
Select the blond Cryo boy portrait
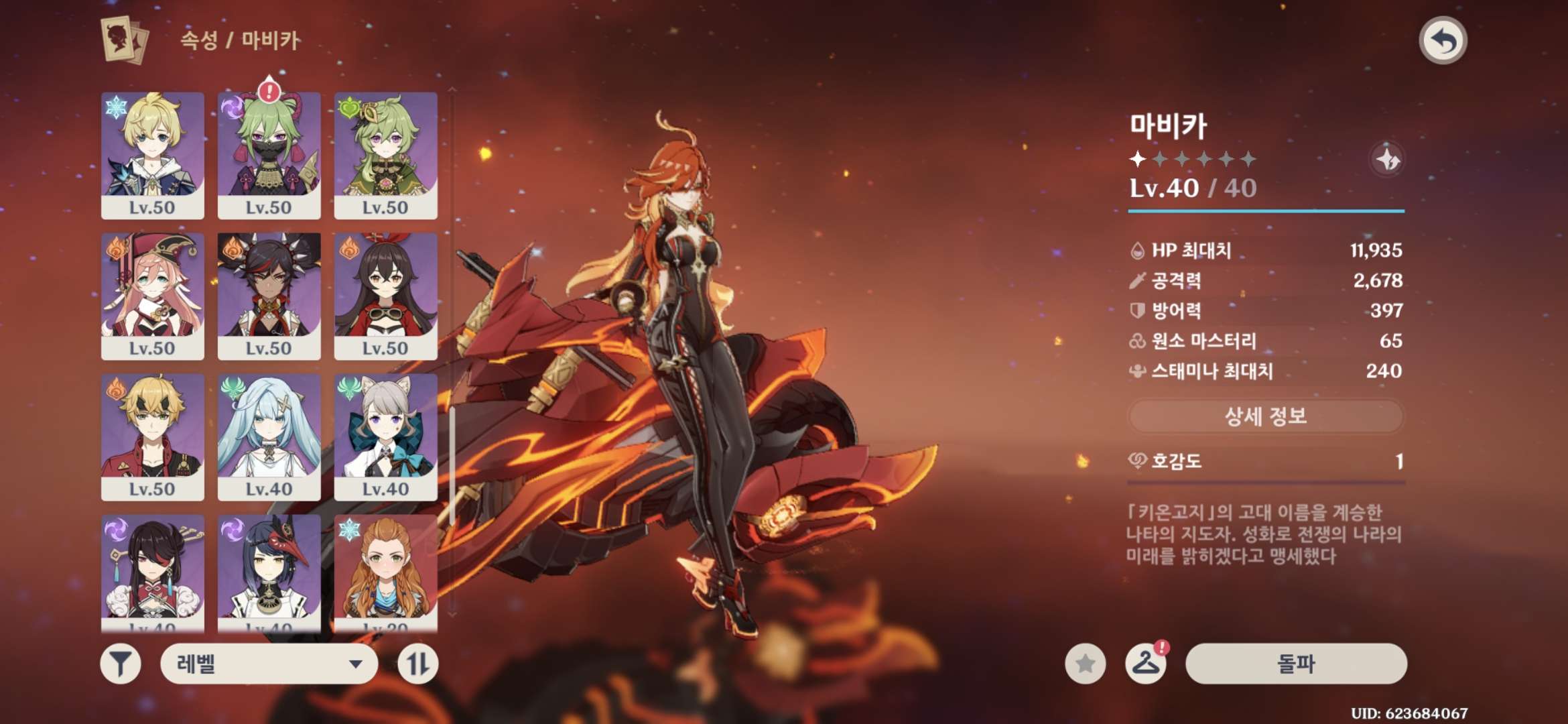pyautogui.click(x=153, y=155)
